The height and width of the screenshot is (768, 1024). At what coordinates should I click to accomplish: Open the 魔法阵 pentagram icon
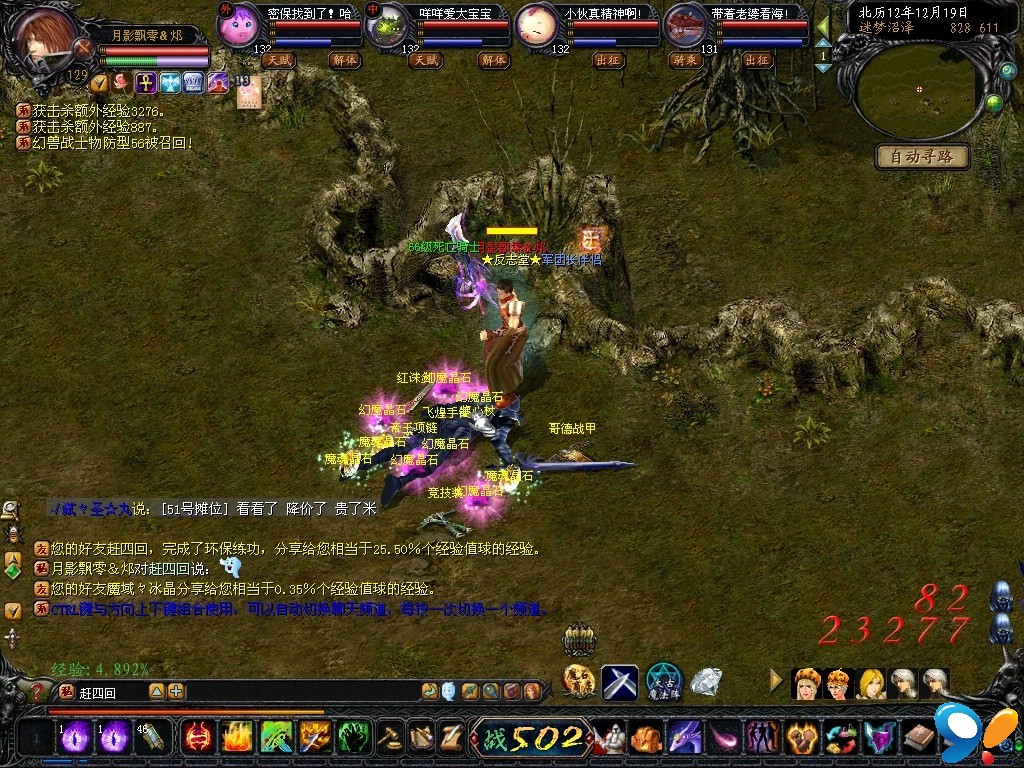coord(663,683)
